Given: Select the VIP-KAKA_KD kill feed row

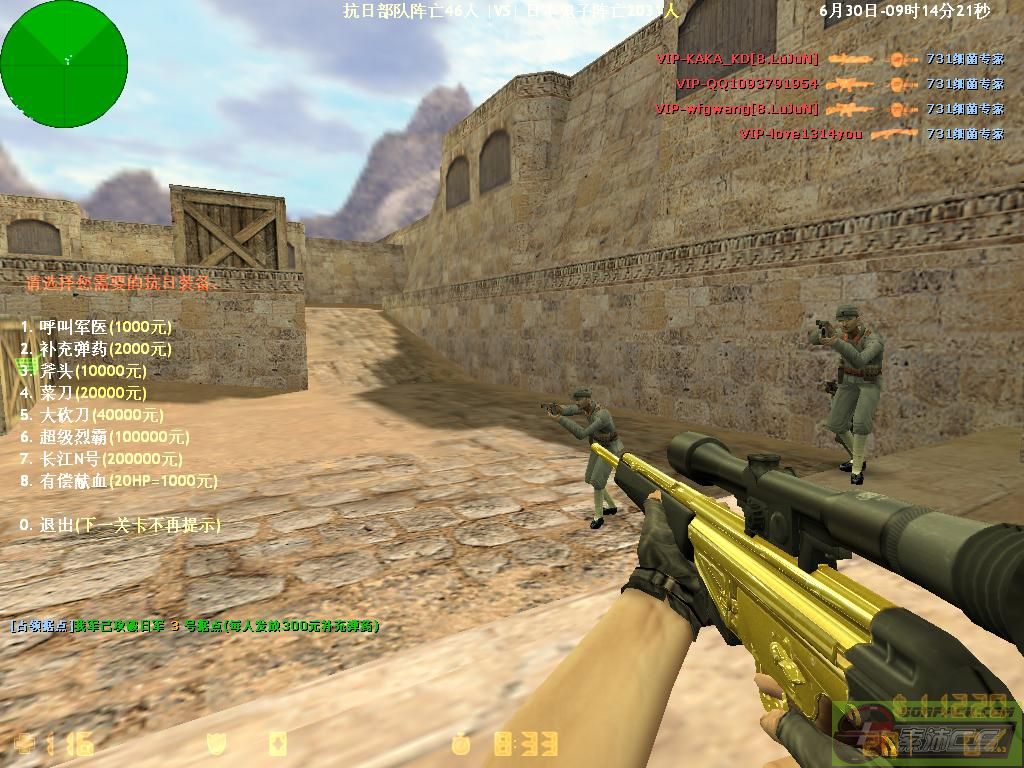Looking at the screenshot, I should 830,60.
